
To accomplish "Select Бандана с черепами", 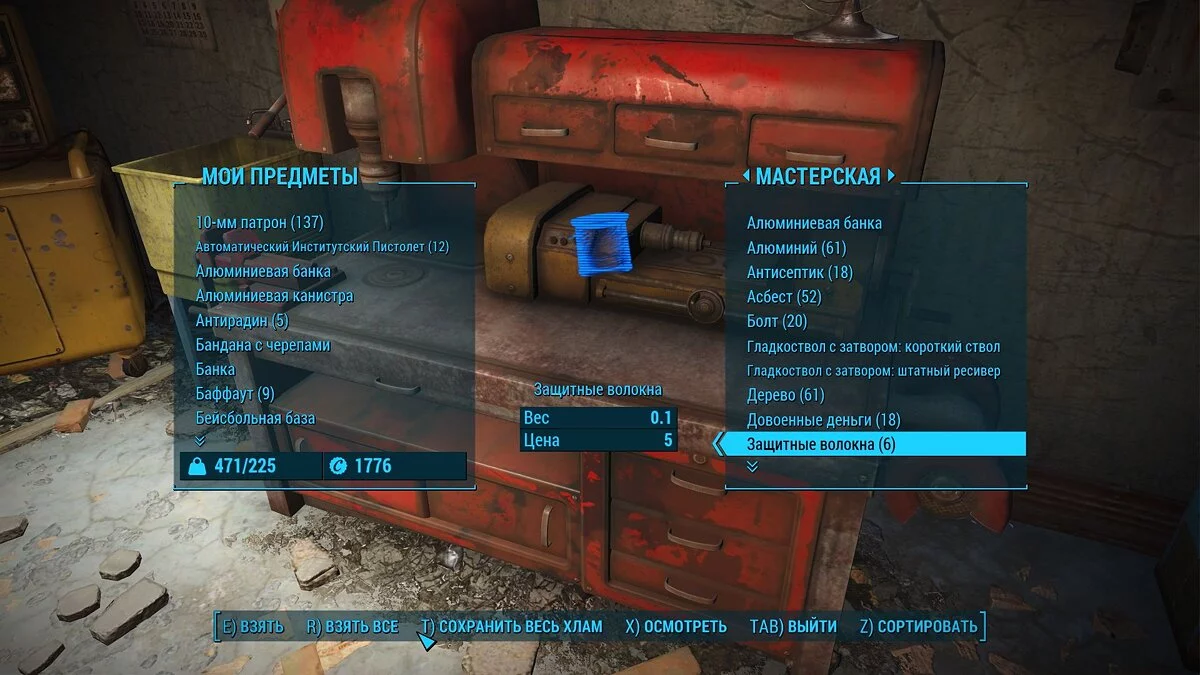I will coord(263,345).
